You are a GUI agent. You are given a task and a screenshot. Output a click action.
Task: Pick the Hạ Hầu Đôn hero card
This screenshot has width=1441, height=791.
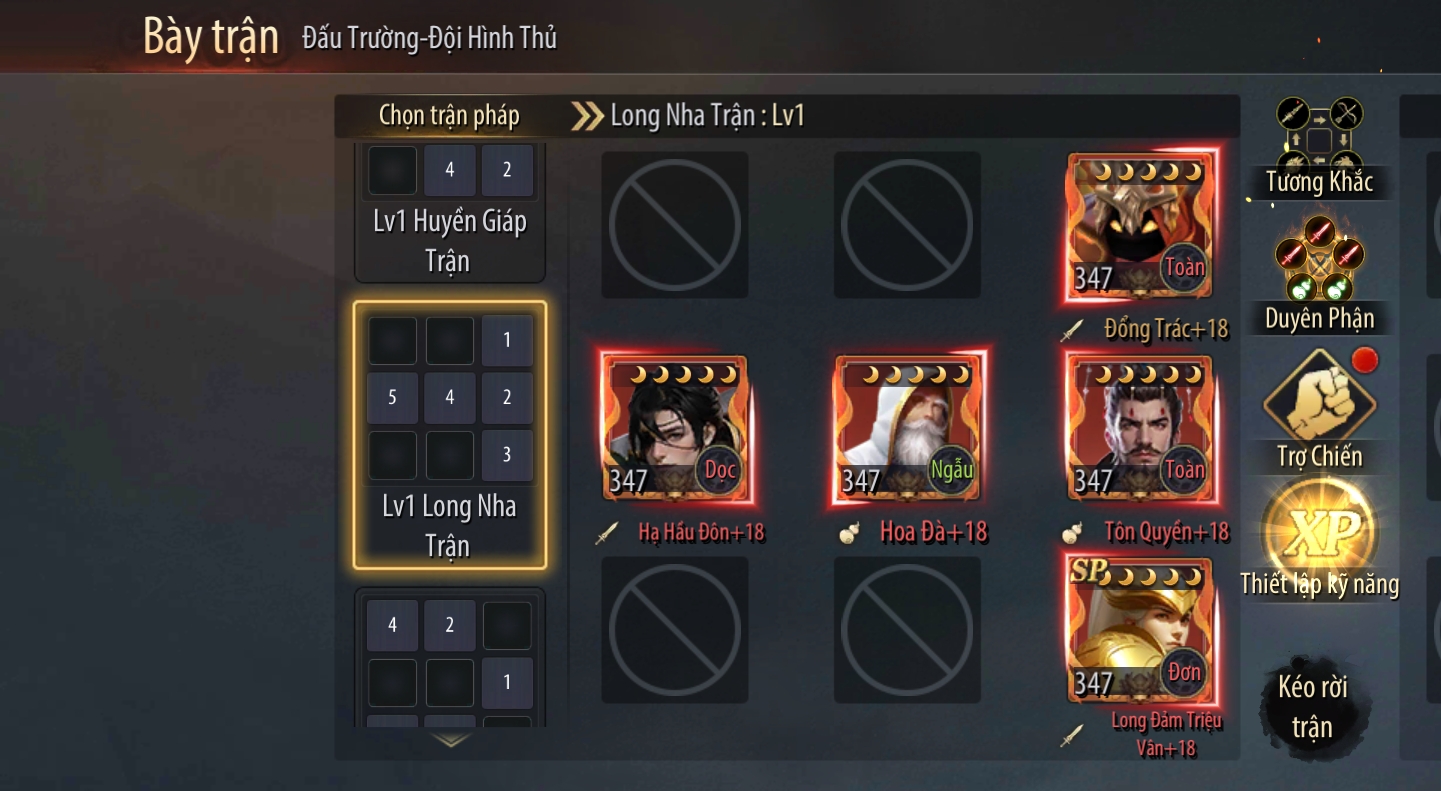[675, 429]
